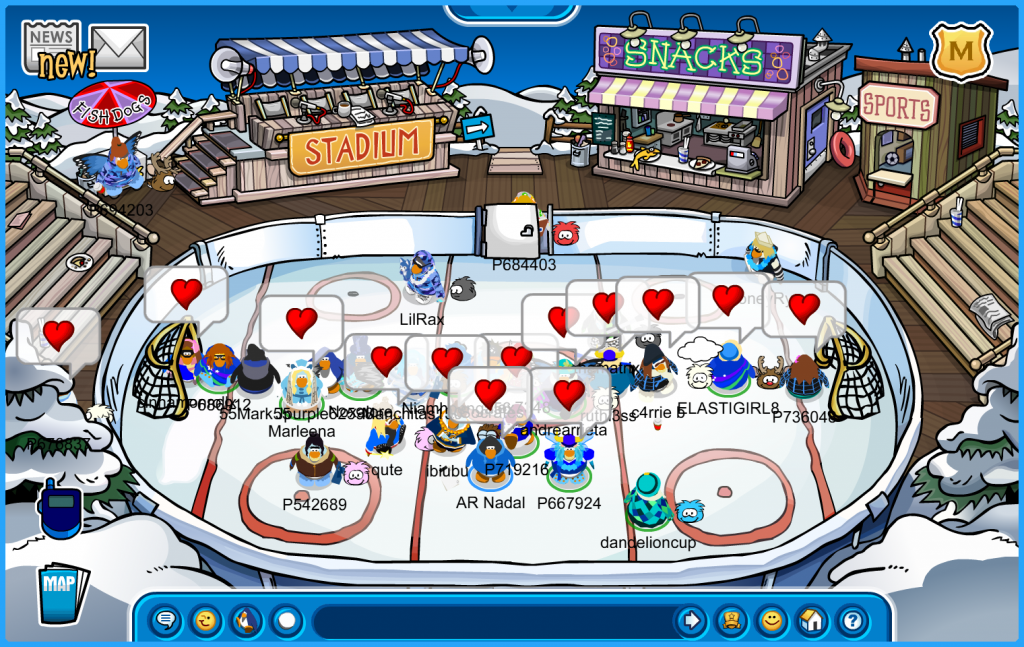Click the chat message input bar
Image resolution: width=1024 pixels, height=647 pixels.
(490, 621)
